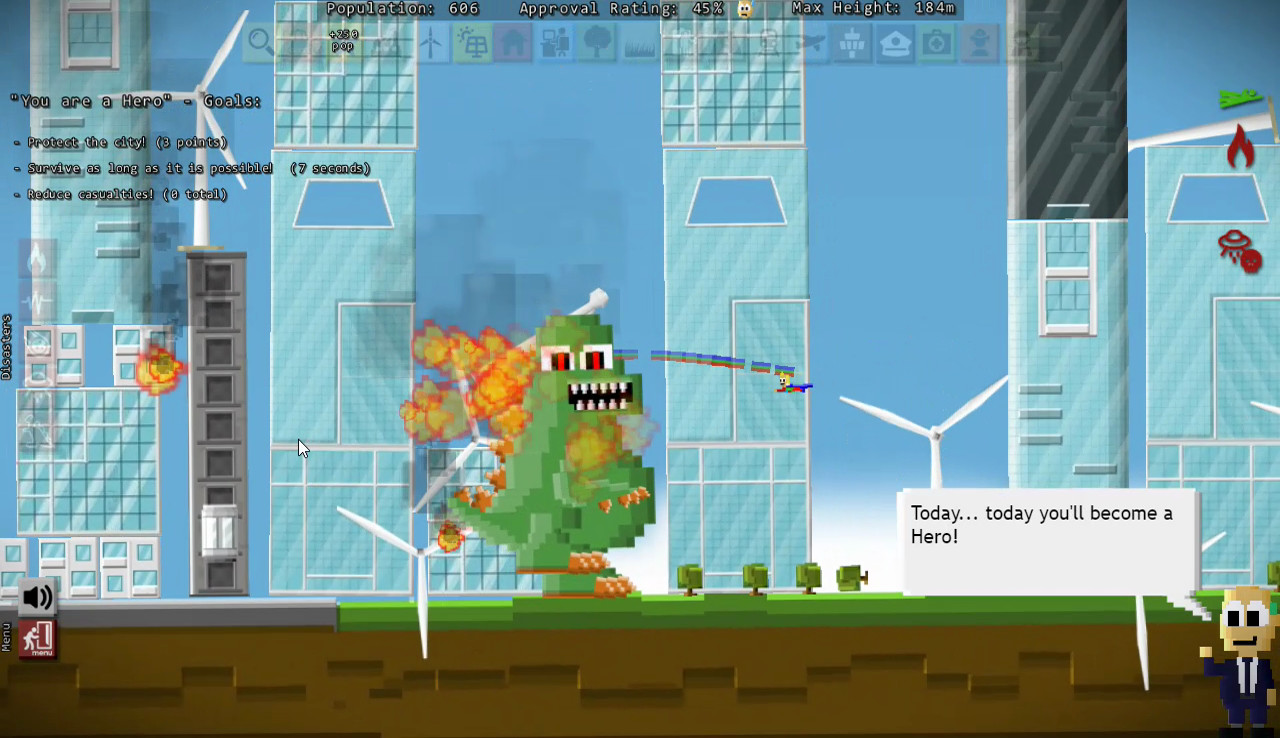
Task: Select the residential house building tool
Action: pyautogui.click(x=513, y=43)
